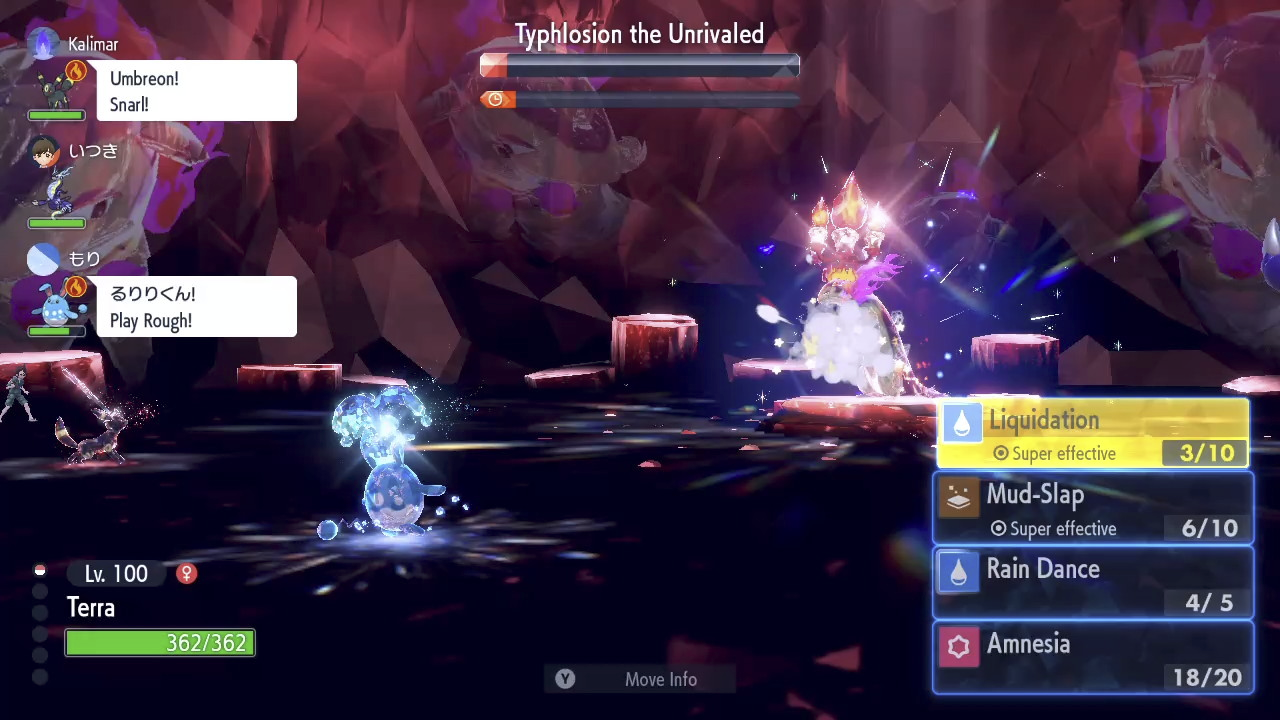This screenshot has height=720, width=1280.
Task: Choose the Mud-Slap move
Action: click(x=1092, y=510)
